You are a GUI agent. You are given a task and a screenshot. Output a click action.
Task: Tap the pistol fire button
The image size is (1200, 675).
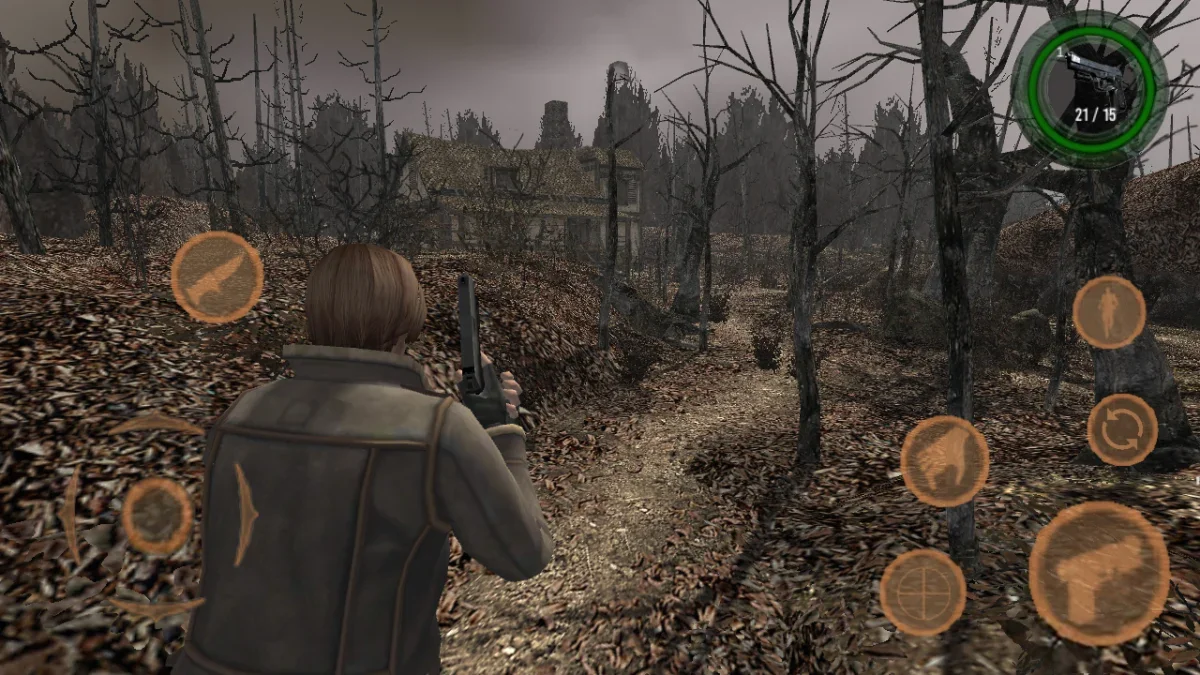click(1099, 573)
